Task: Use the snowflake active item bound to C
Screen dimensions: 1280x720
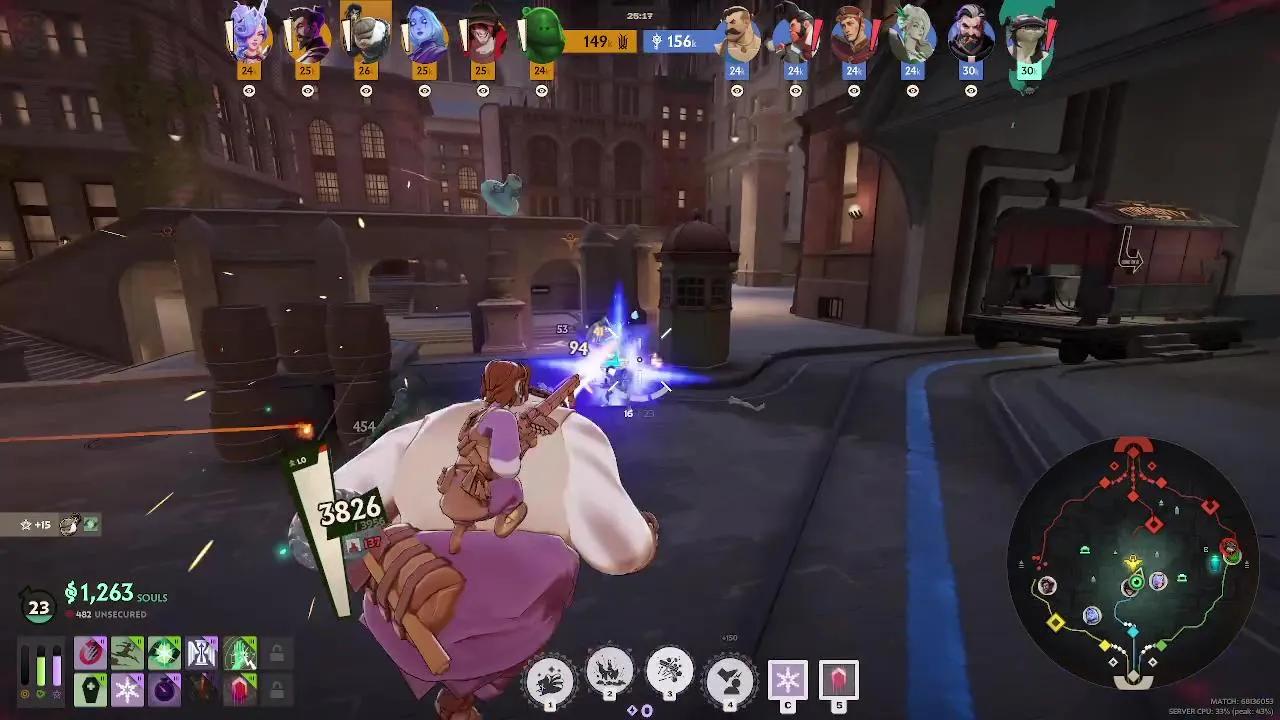Action: click(x=789, y=681)
